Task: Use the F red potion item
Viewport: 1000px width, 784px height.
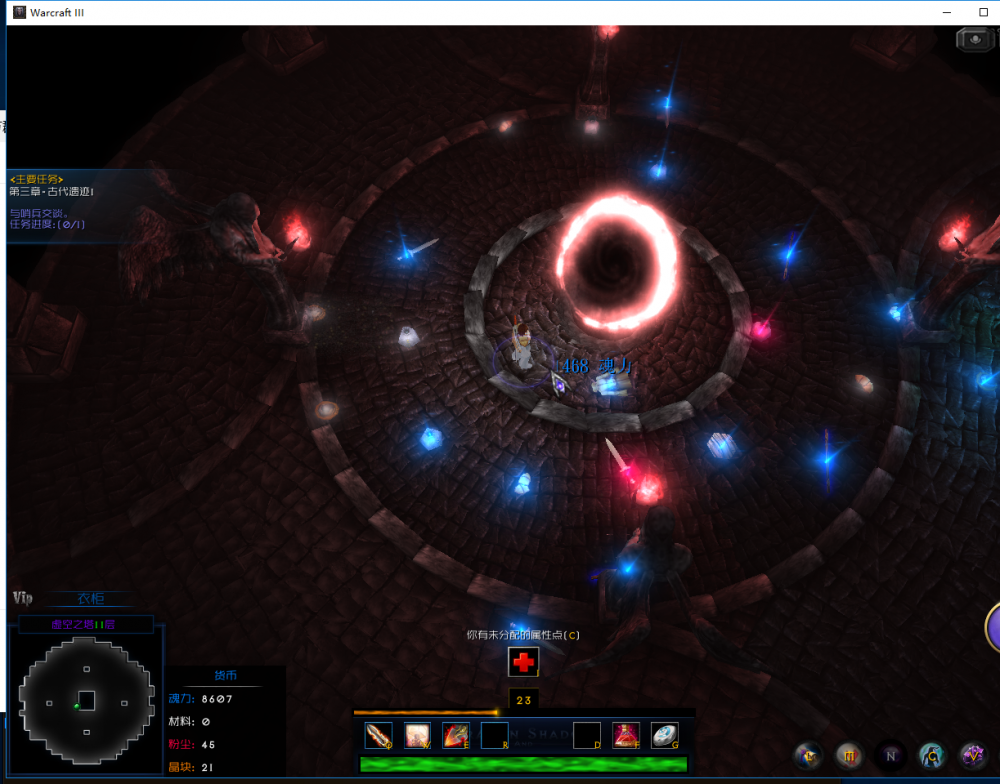Action: click(626, 736)
